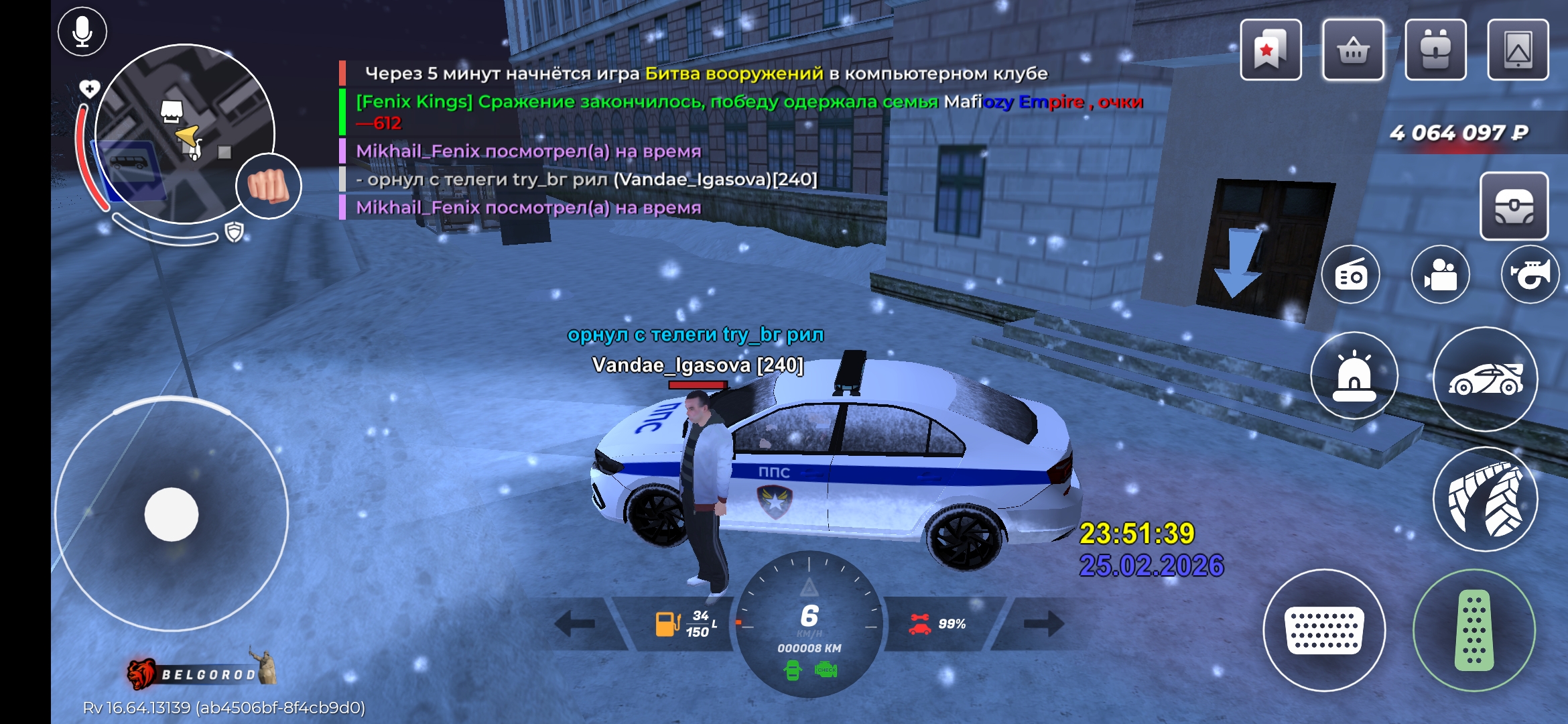Move the virtual joystick knob
Image resolution: width=1568 pixels, height=724 pixels.
pyautogui.click(x=172, y=514)
